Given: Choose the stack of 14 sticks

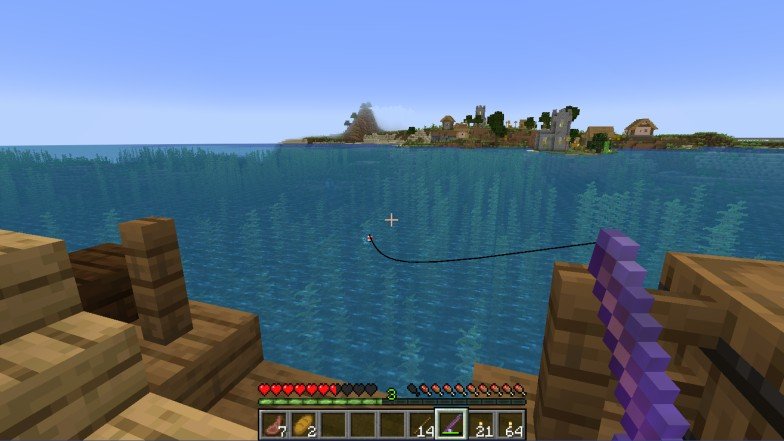Looking at the screenshot, I should (x=422, y=425).
